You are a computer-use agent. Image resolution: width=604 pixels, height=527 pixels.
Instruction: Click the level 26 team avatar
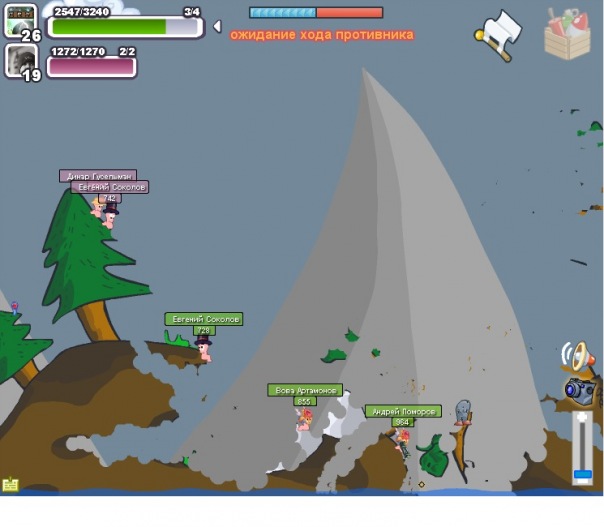(x=21, y=20)
